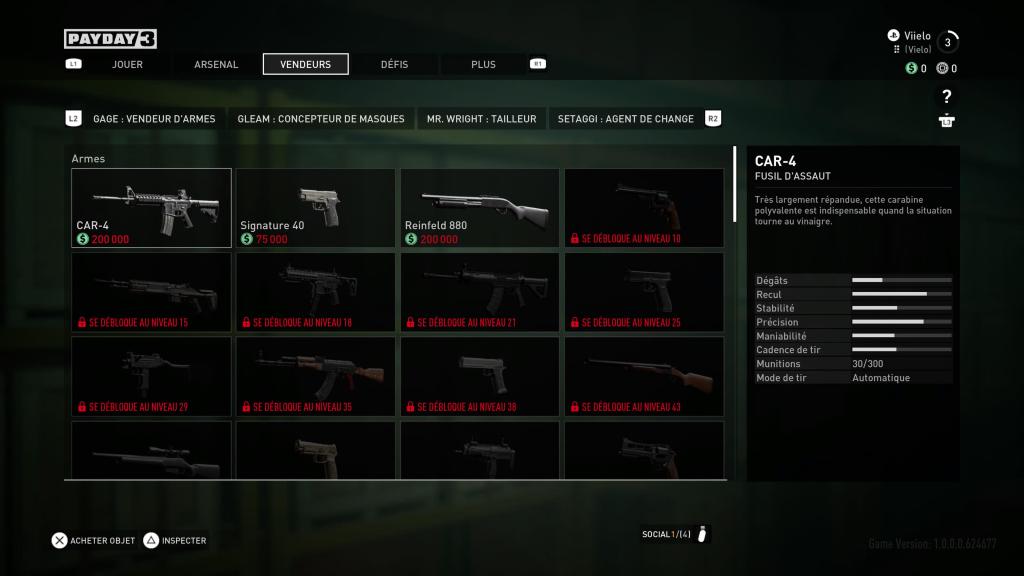Open Gleam : Concepteur de masques
1024x576 pixels.
[321, 118]
